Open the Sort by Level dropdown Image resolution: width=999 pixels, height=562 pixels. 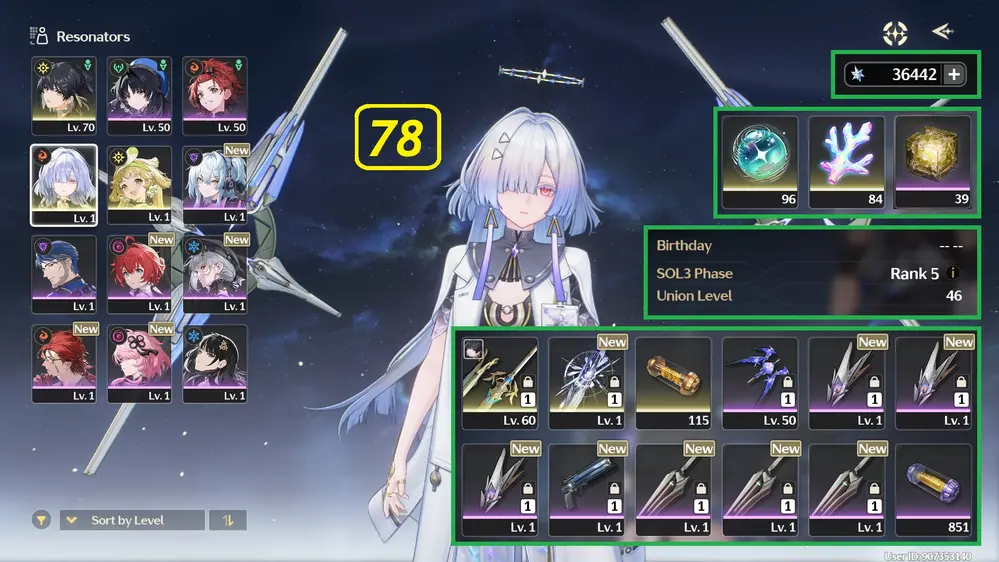[132, 520]
